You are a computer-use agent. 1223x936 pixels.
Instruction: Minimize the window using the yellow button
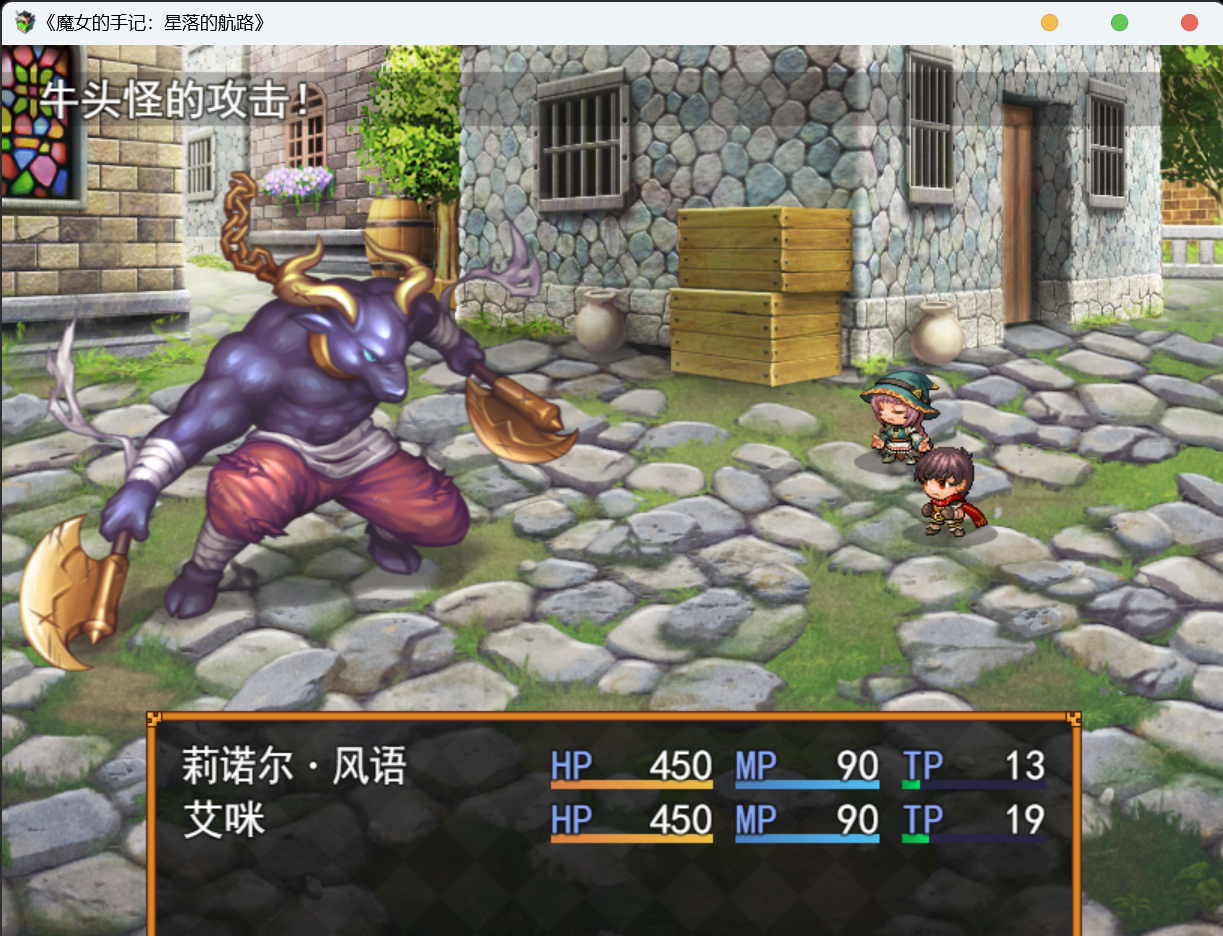coord(1049,22)
